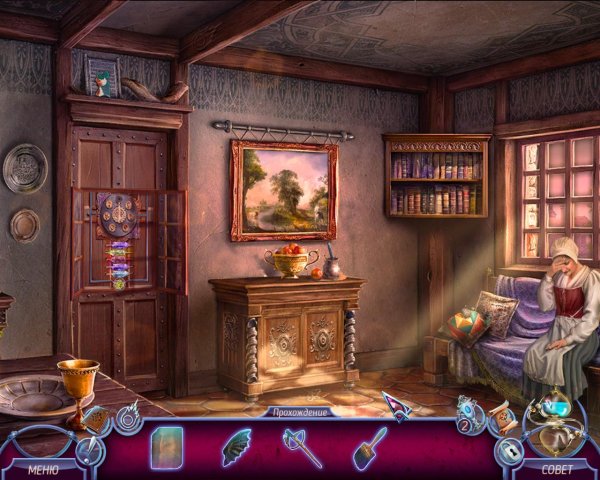Click the amulet icon with number 2
This screenshot has width=600, height=480.
(x=468, y=413)
